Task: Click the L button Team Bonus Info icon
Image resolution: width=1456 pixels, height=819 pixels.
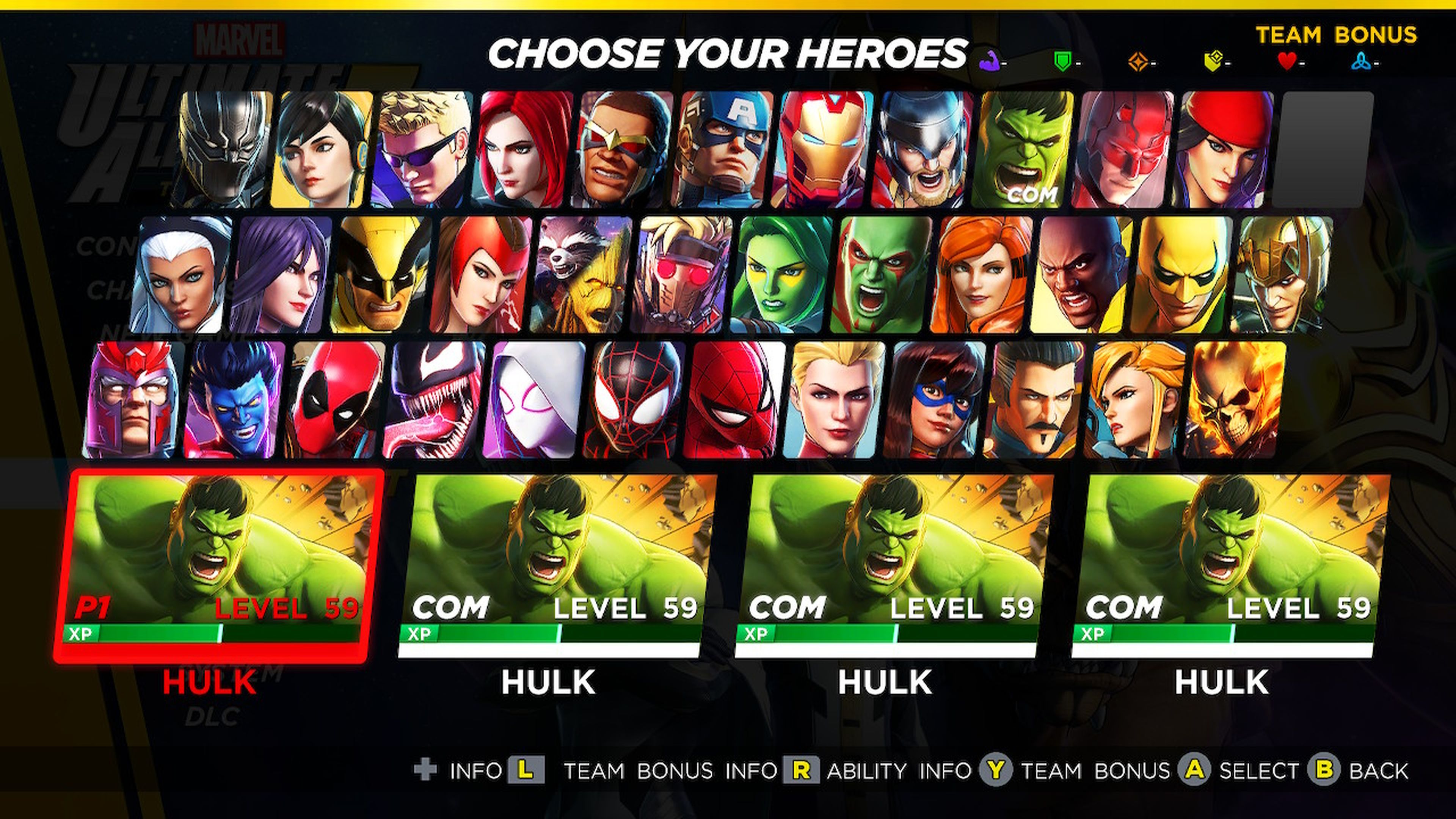Action: click(x=529, y=770)
